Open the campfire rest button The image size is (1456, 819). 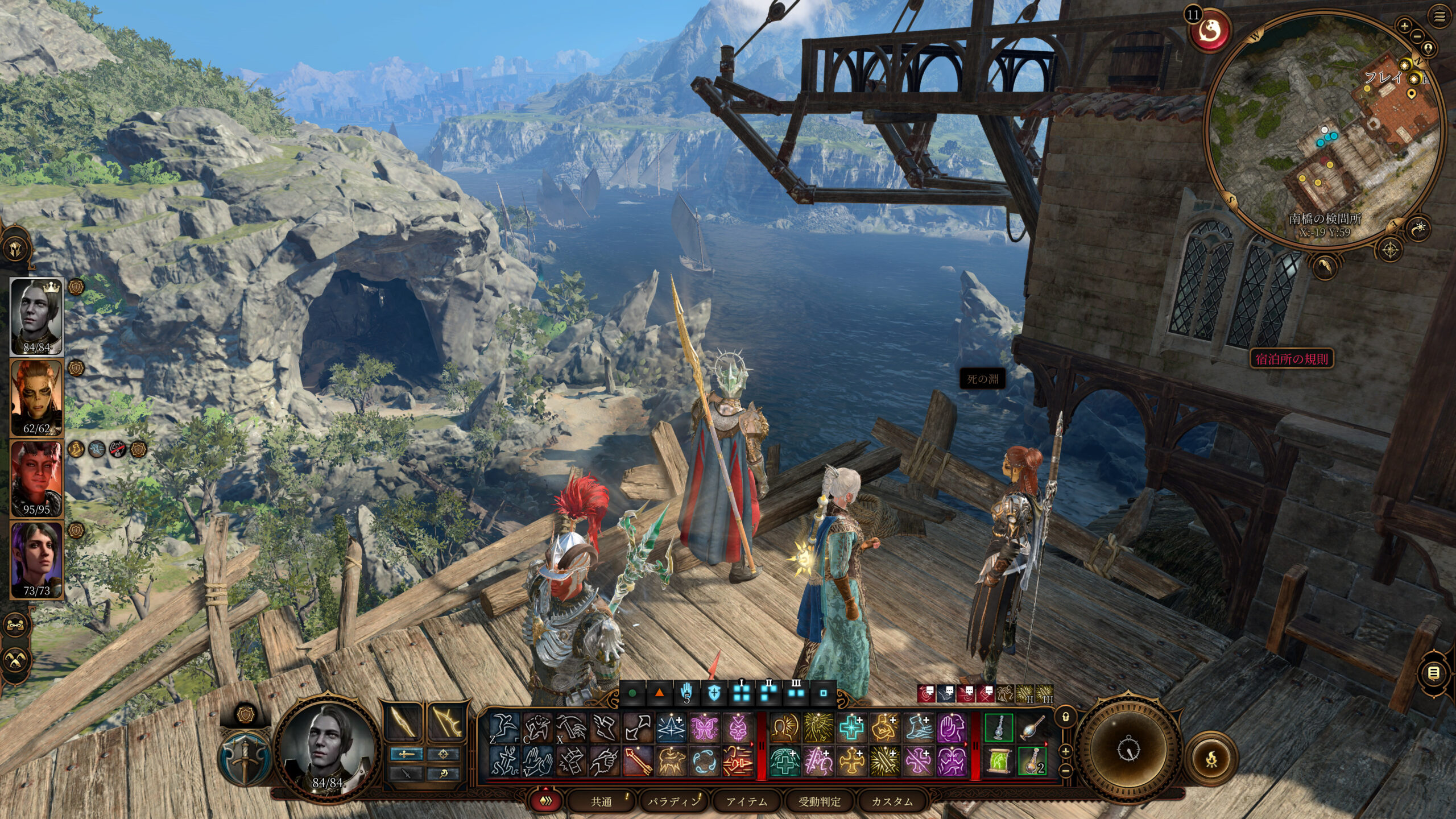click(1211, 758)
